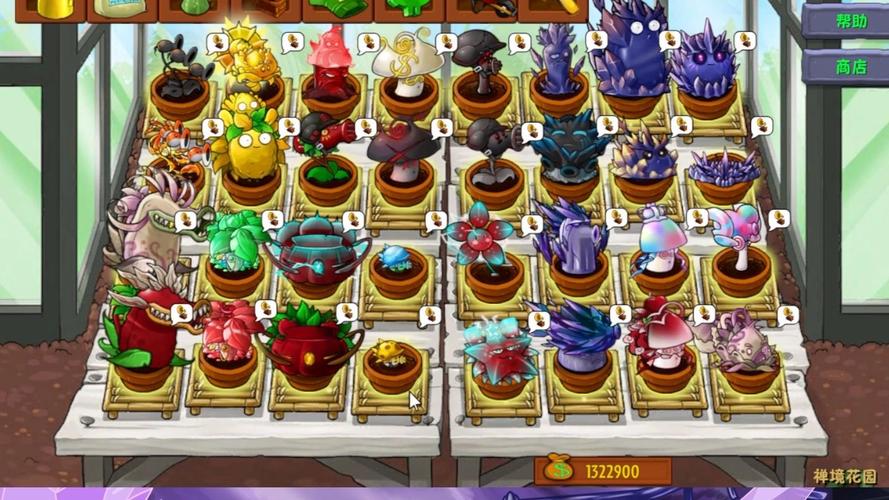The height and width of the screenshot is (500, 889).
Task: Pick the fertilizer bag tool
Action: click(x=121, y=9)
